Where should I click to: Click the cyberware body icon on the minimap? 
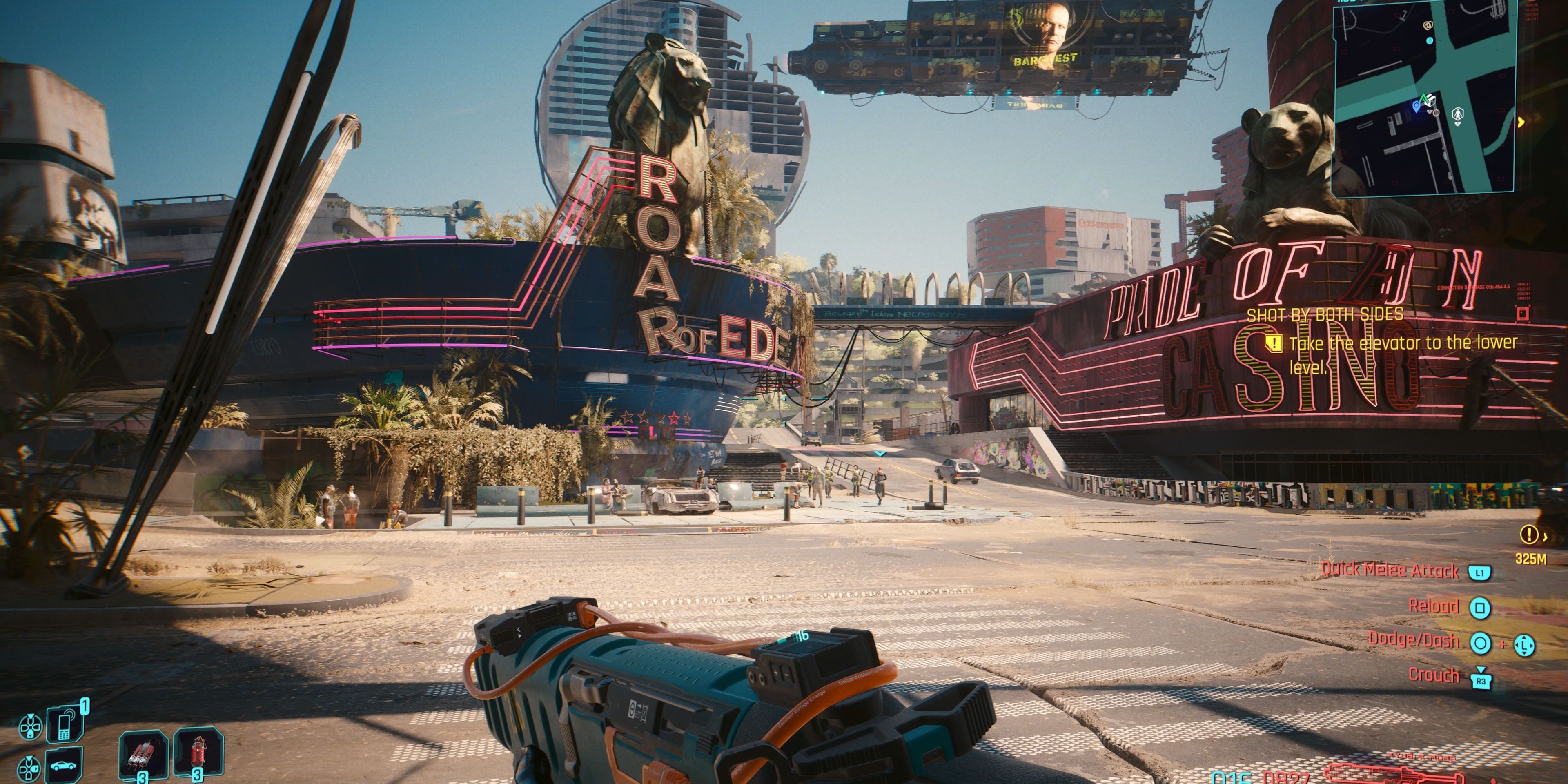[x=1457, y=114]
